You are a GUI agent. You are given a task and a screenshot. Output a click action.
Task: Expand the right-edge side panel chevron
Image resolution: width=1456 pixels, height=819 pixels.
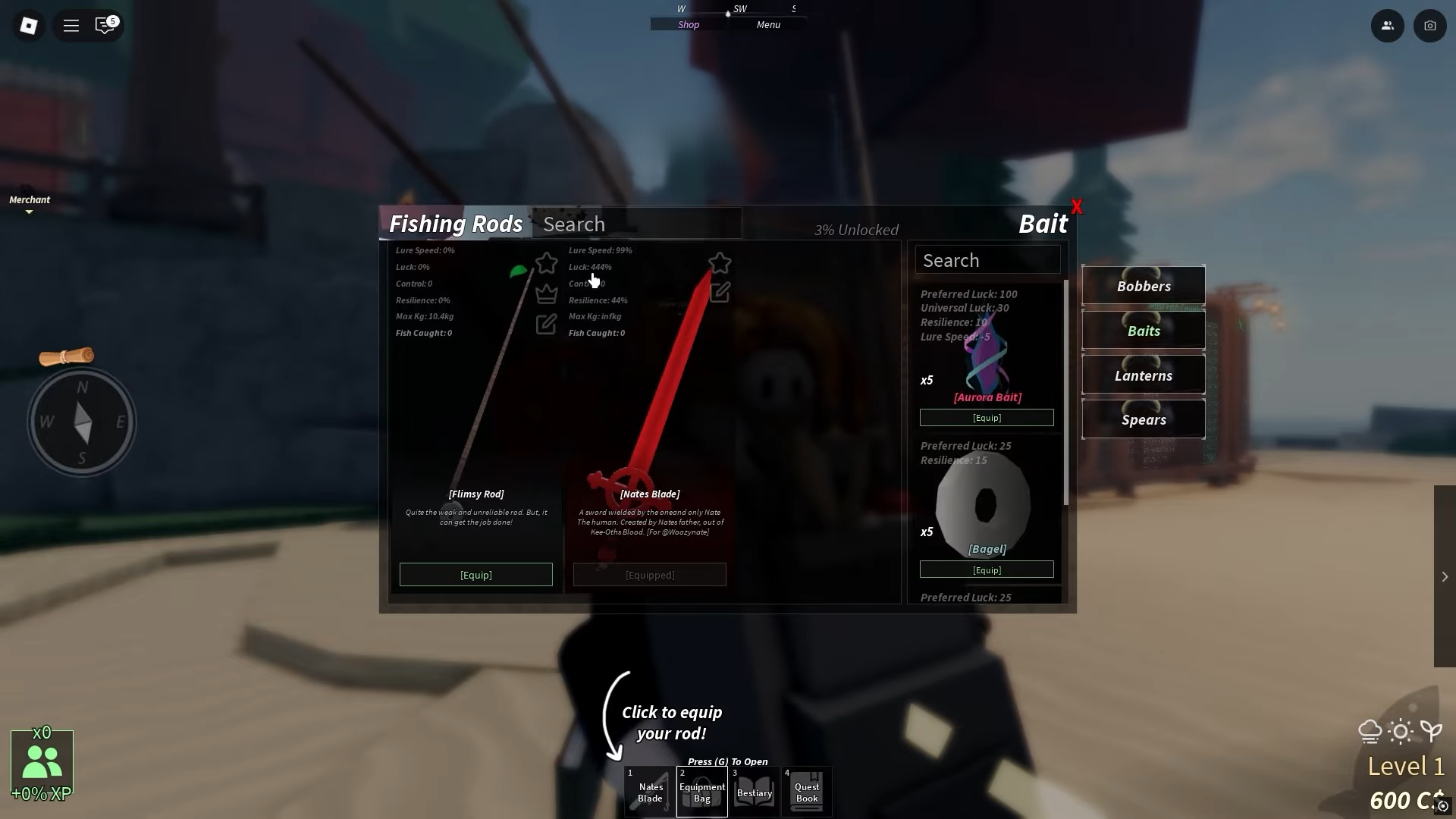[1445, 576]
